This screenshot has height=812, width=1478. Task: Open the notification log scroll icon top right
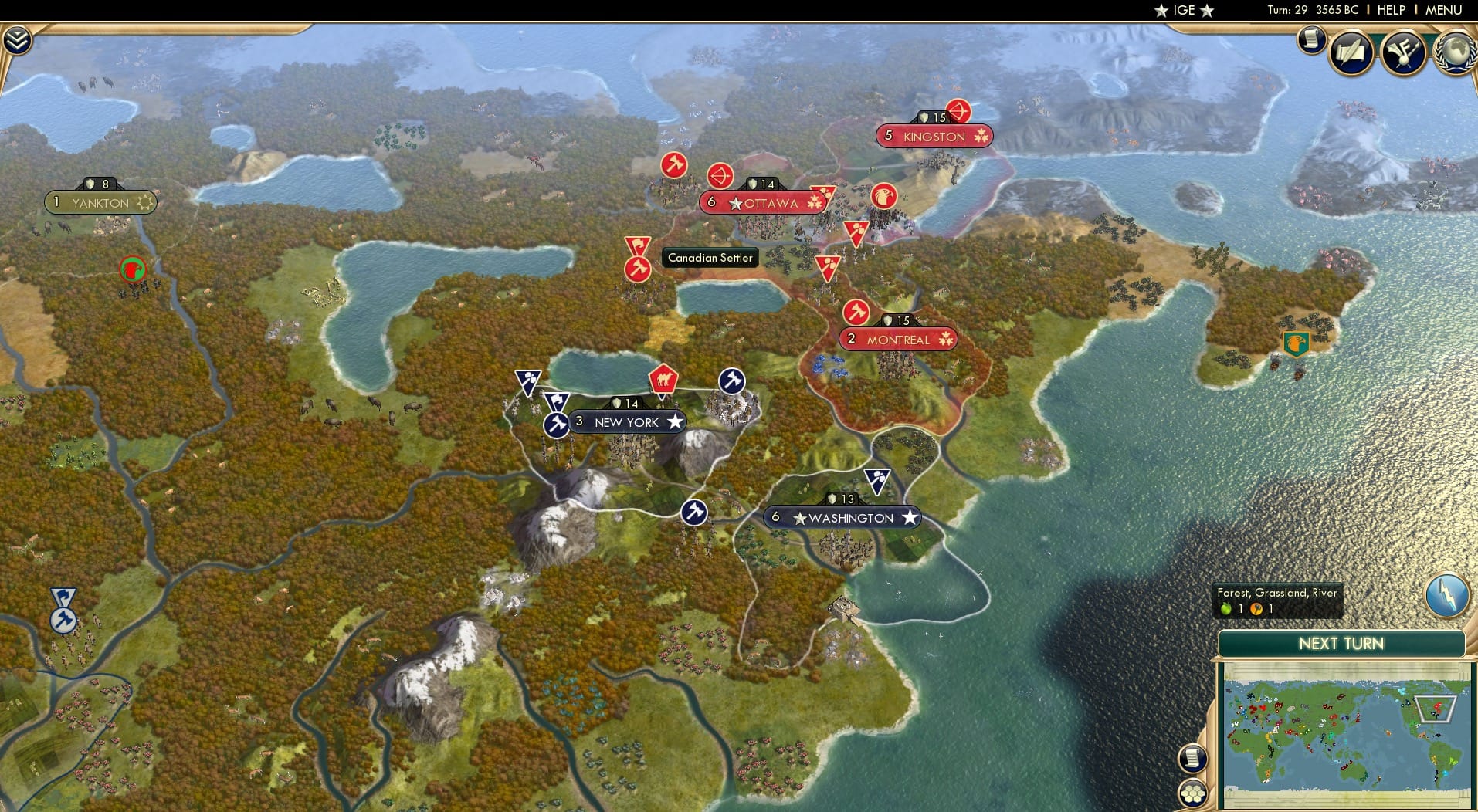click(x=1310, y=41)
